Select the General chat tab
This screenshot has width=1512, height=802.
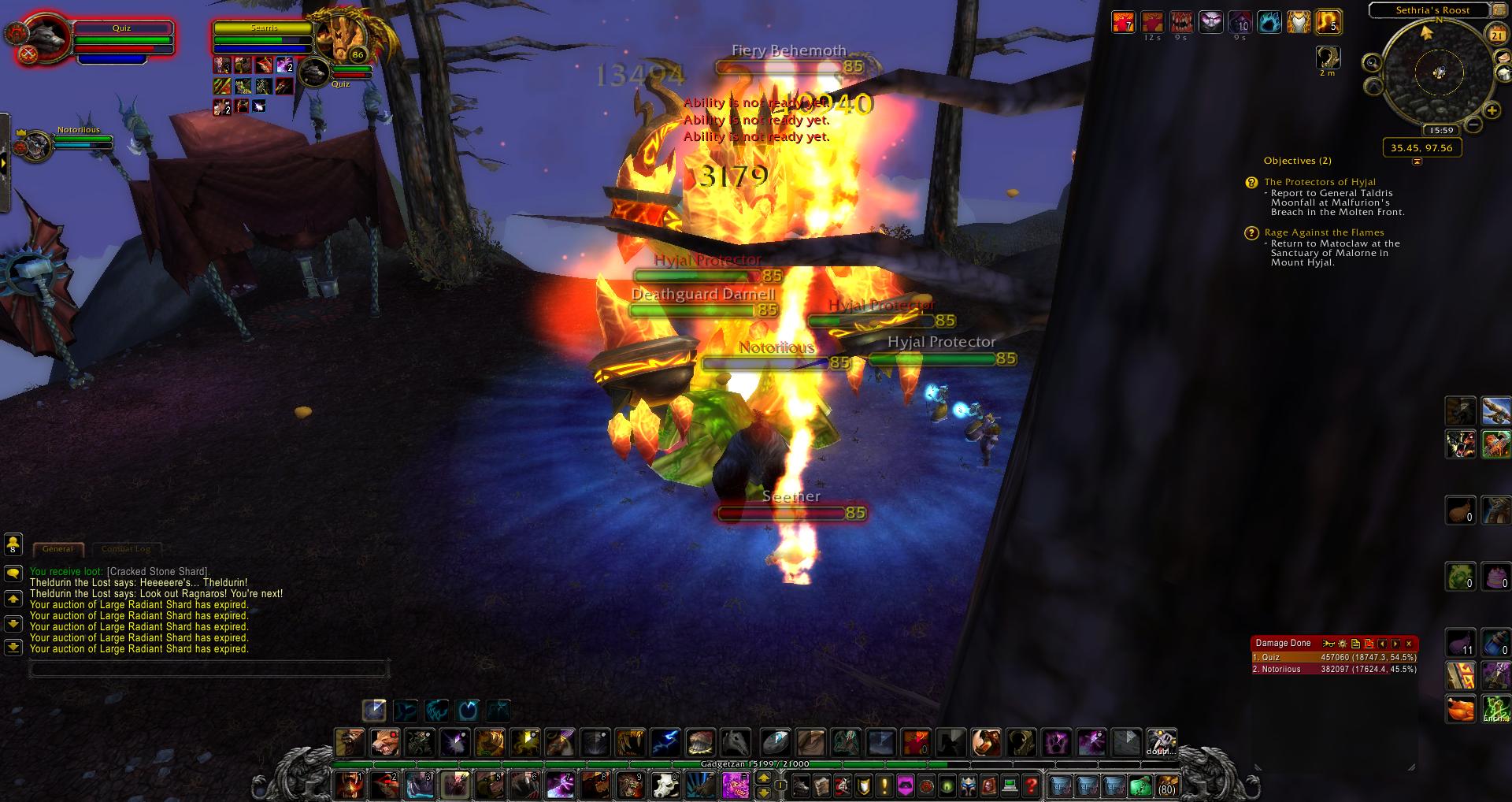click(x=57, y=548)
